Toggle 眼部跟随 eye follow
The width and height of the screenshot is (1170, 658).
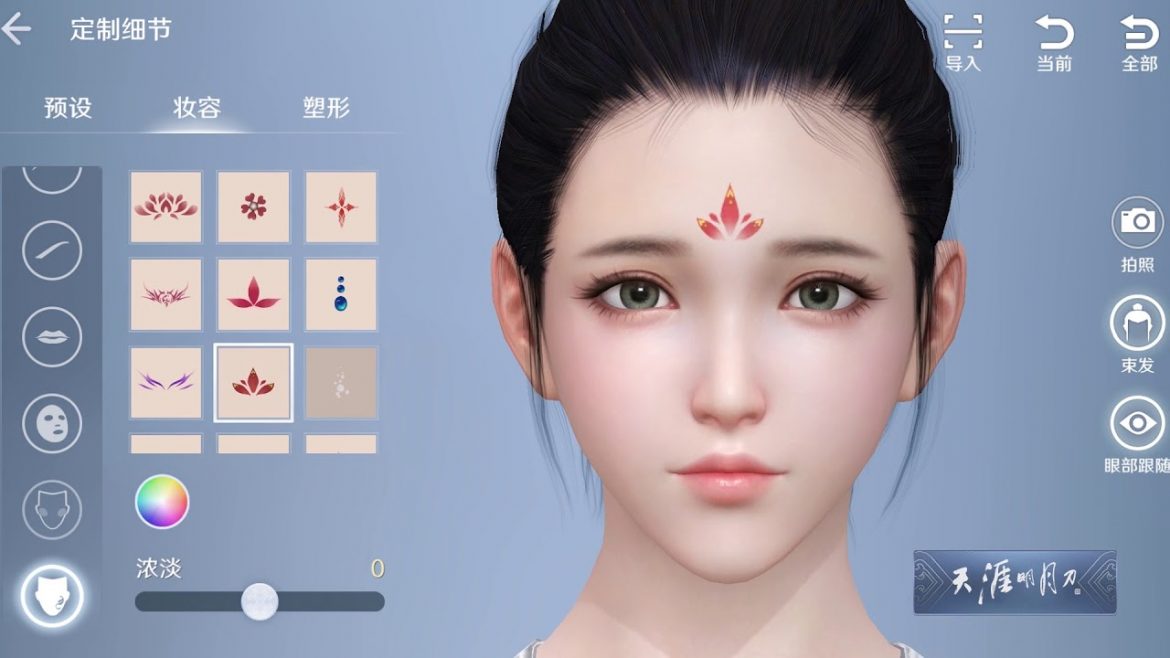1138,432
